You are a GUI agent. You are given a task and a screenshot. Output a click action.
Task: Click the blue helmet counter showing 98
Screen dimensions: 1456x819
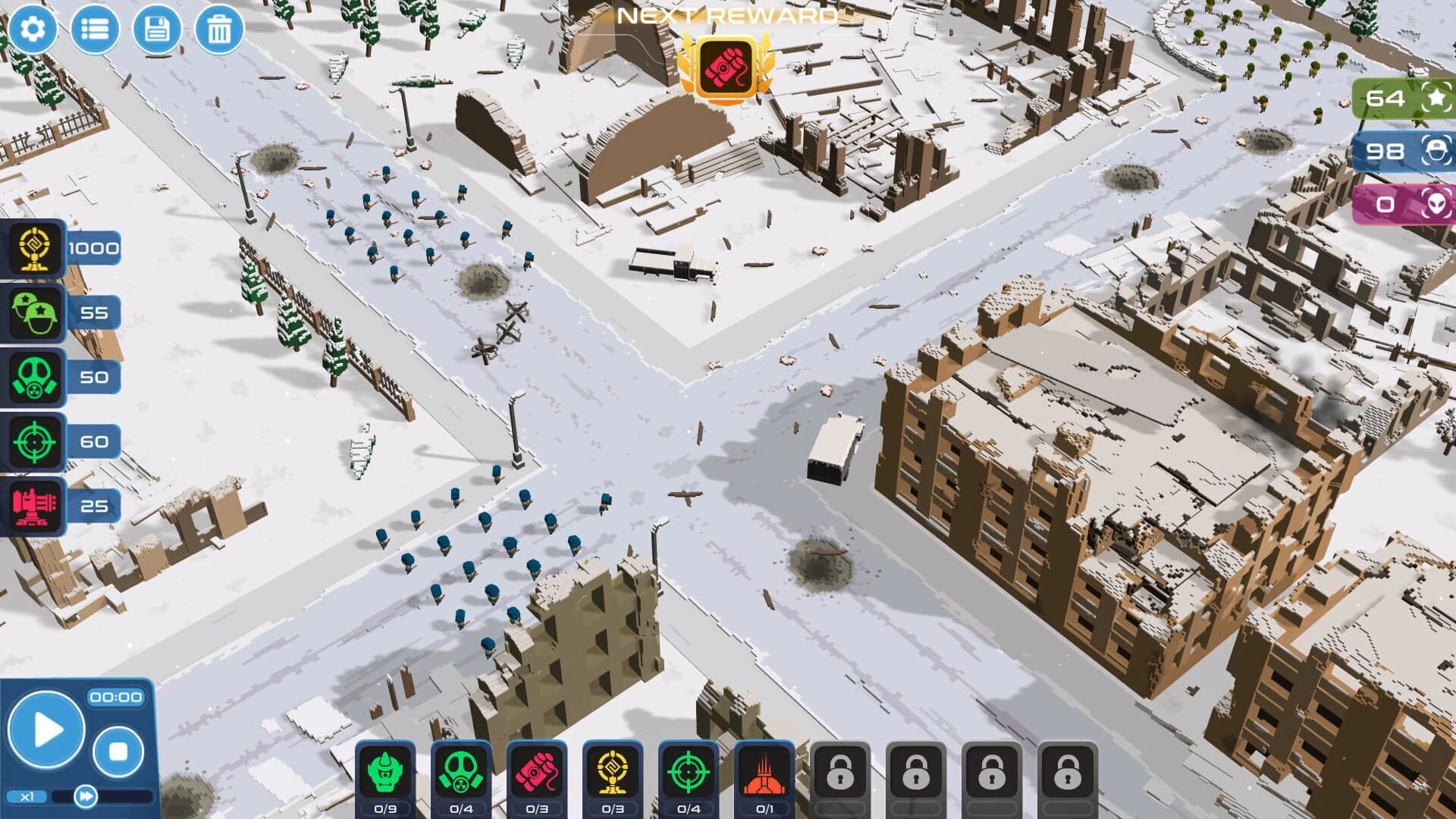tap(1400, 152)
